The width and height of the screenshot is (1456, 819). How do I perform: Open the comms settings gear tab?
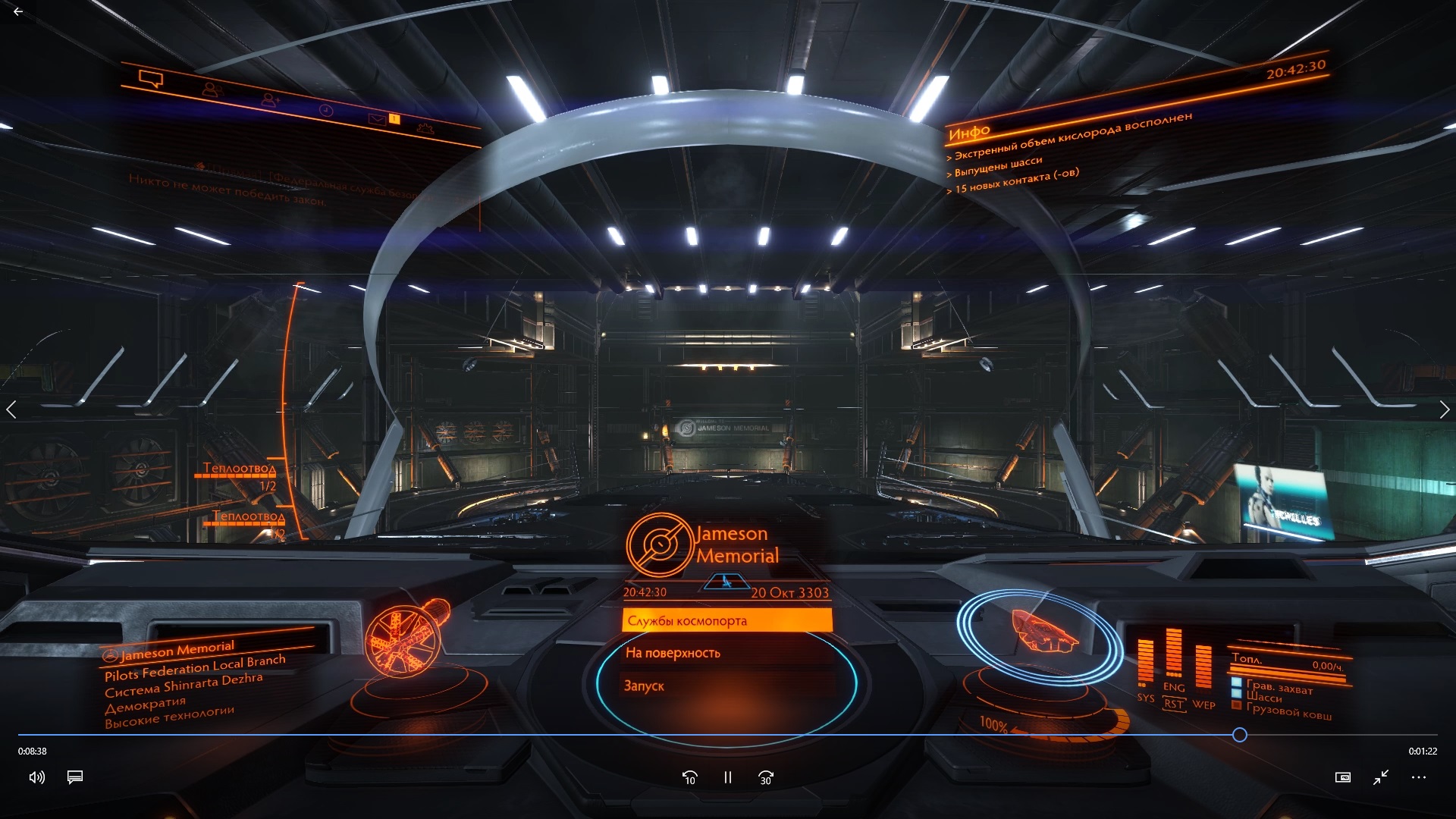click(425, 128)
